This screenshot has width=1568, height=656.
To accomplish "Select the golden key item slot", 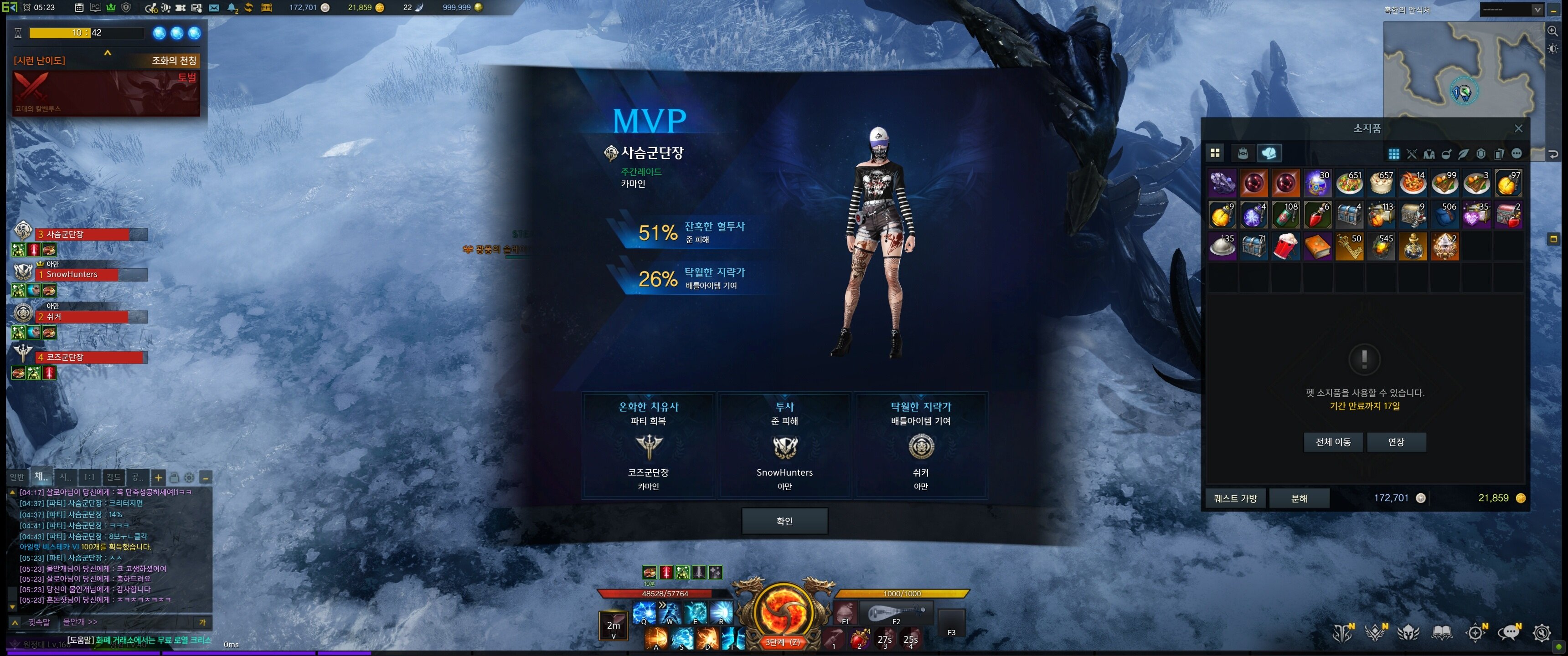I will click(x=1349, y=246).
